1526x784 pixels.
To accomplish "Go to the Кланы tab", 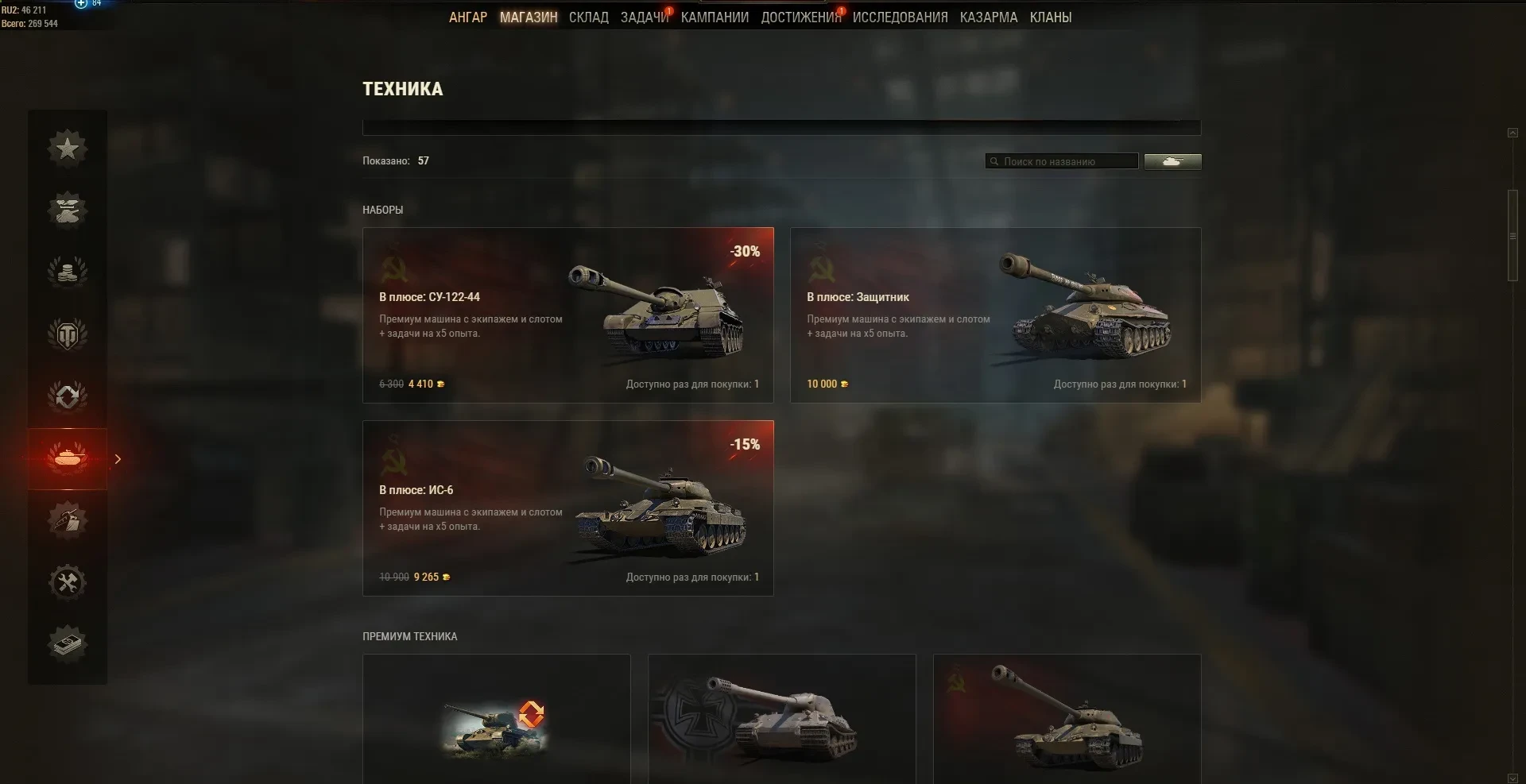I will click(1050, 17).
